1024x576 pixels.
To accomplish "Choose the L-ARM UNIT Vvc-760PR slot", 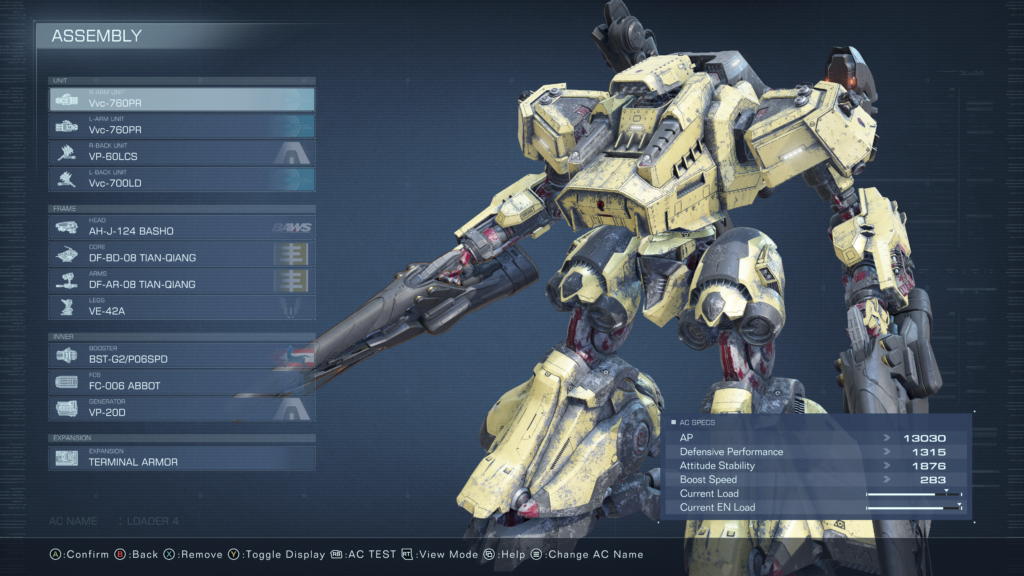I will coord(182,127).
